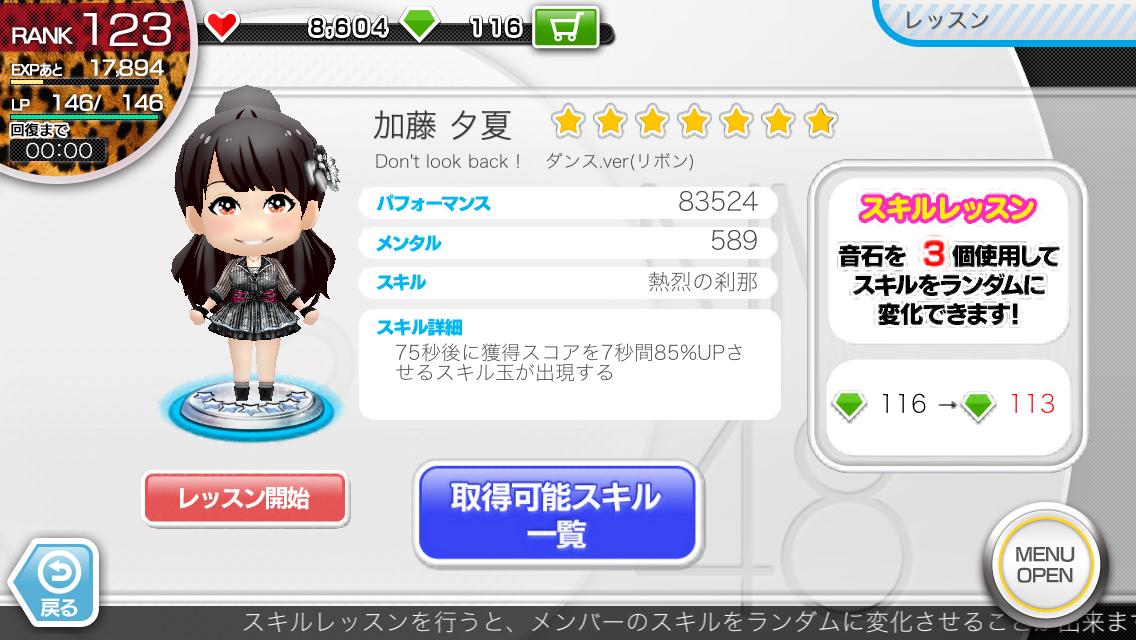
Task: Open the 取得可能スキル一覧 skill list
Action: click(x=555, y=512)
